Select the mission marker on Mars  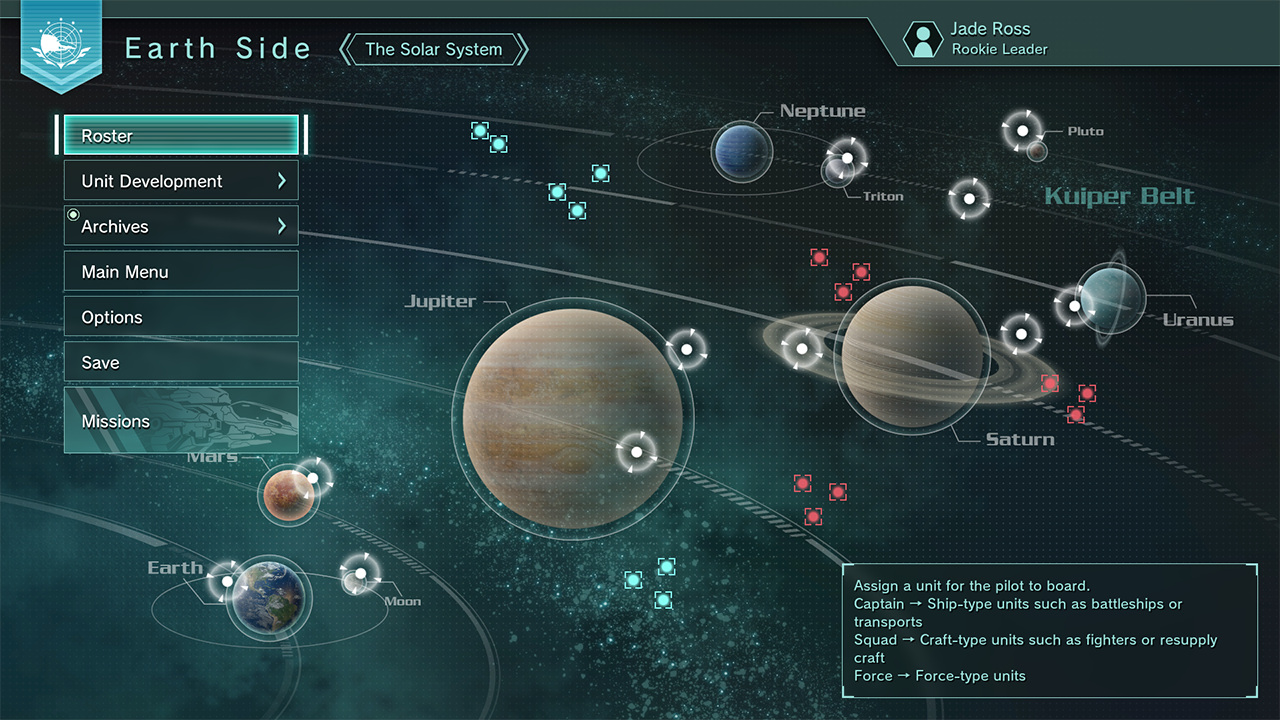[312, 478]
